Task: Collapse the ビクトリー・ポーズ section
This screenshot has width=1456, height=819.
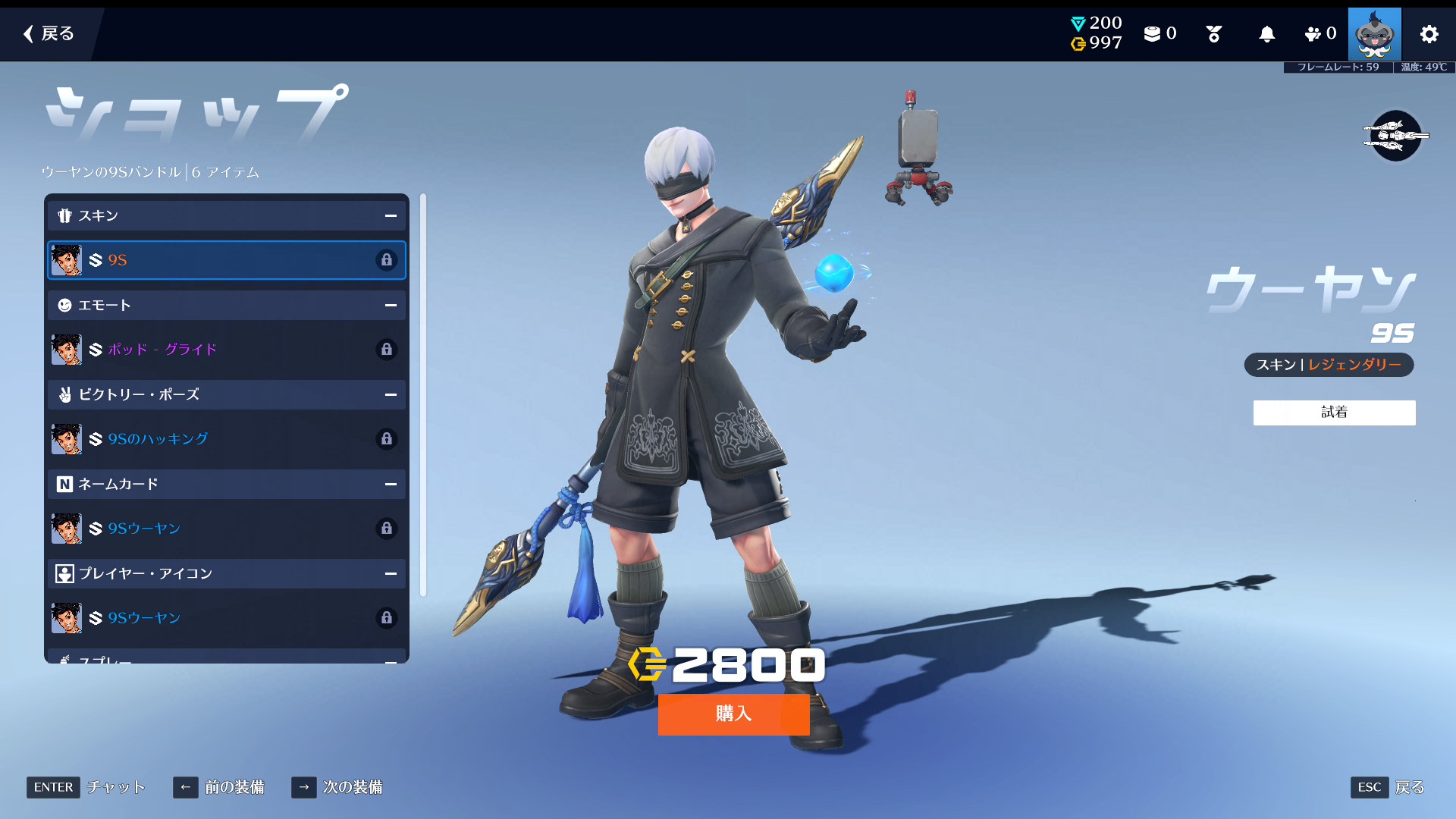Action: tap(391, 395)
